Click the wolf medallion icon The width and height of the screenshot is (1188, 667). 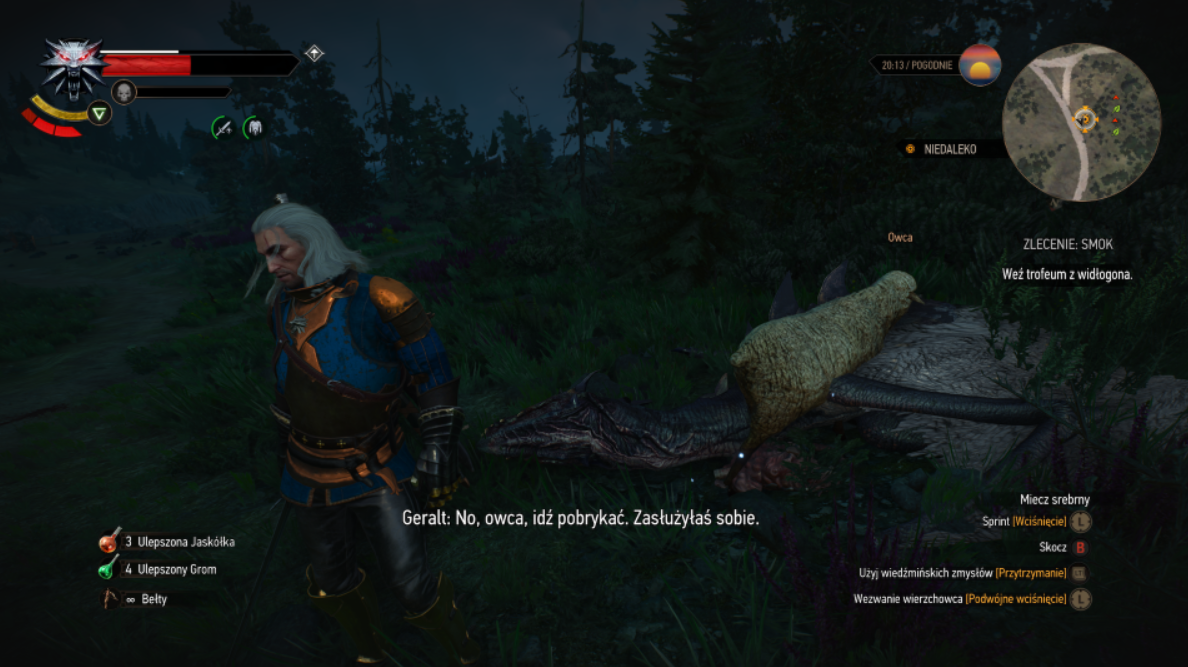point(73,68)
